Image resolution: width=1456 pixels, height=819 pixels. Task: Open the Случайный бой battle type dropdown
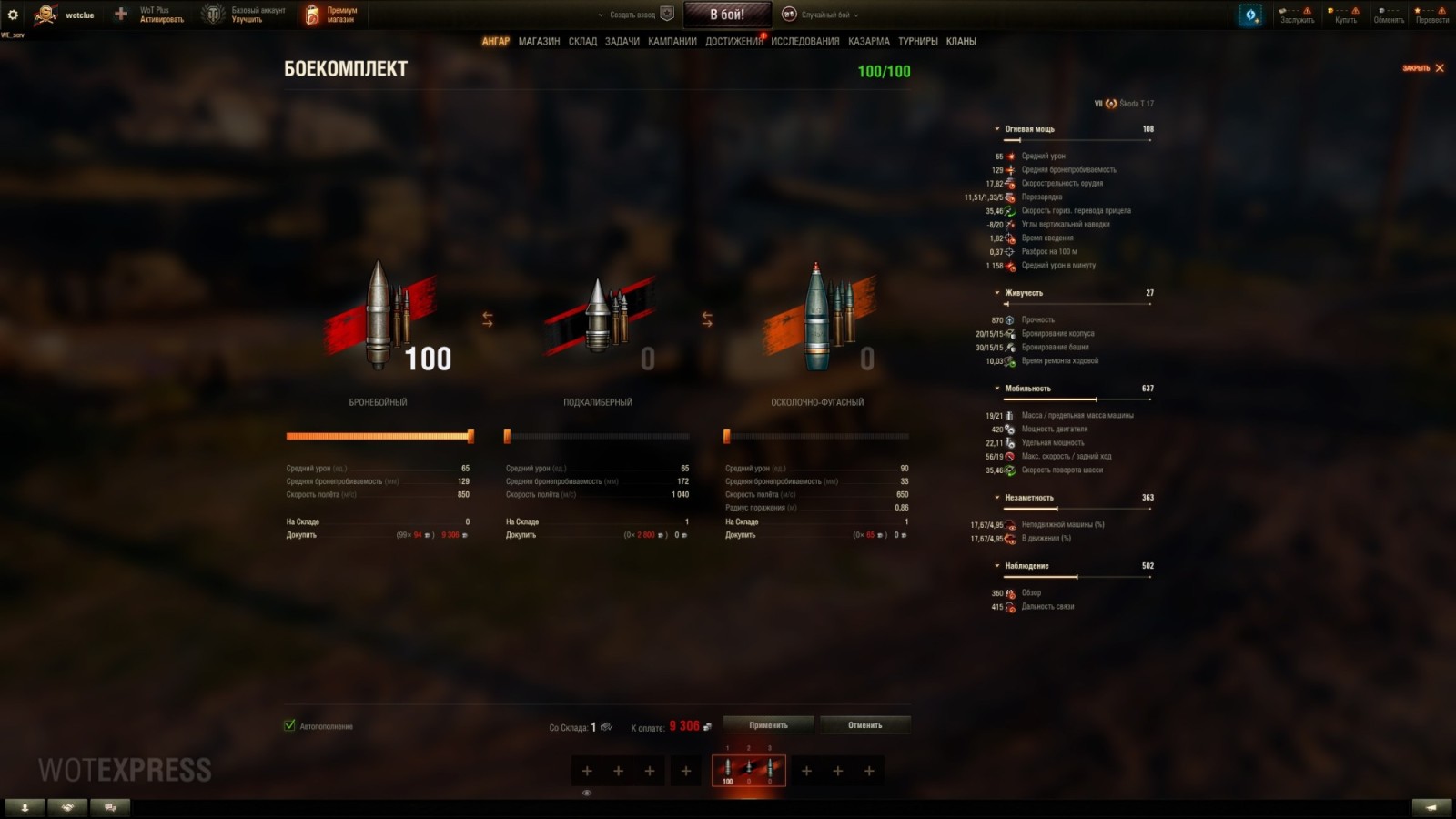[824, 14]
